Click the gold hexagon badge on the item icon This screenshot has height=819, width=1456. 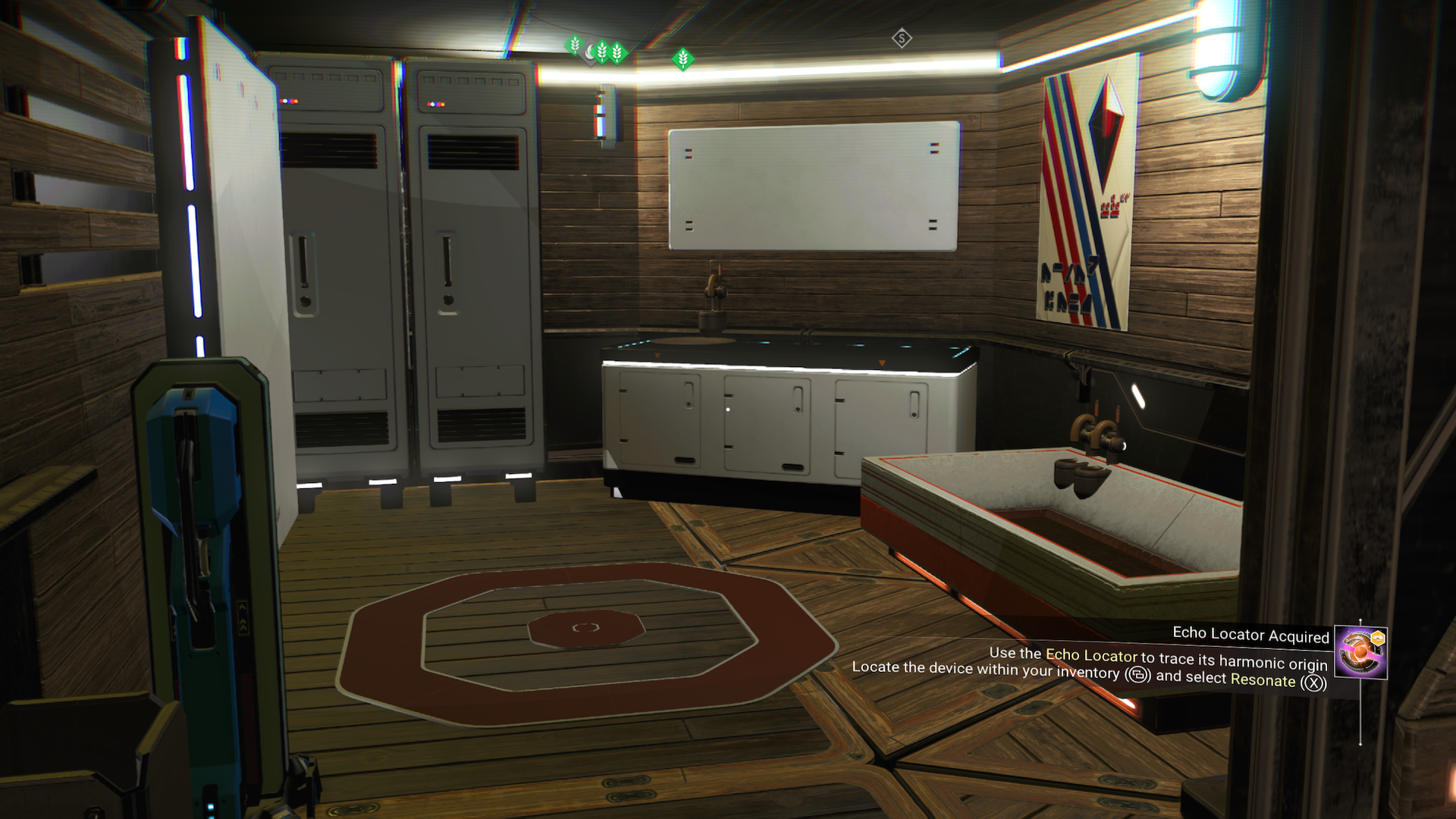[1378, 638]
